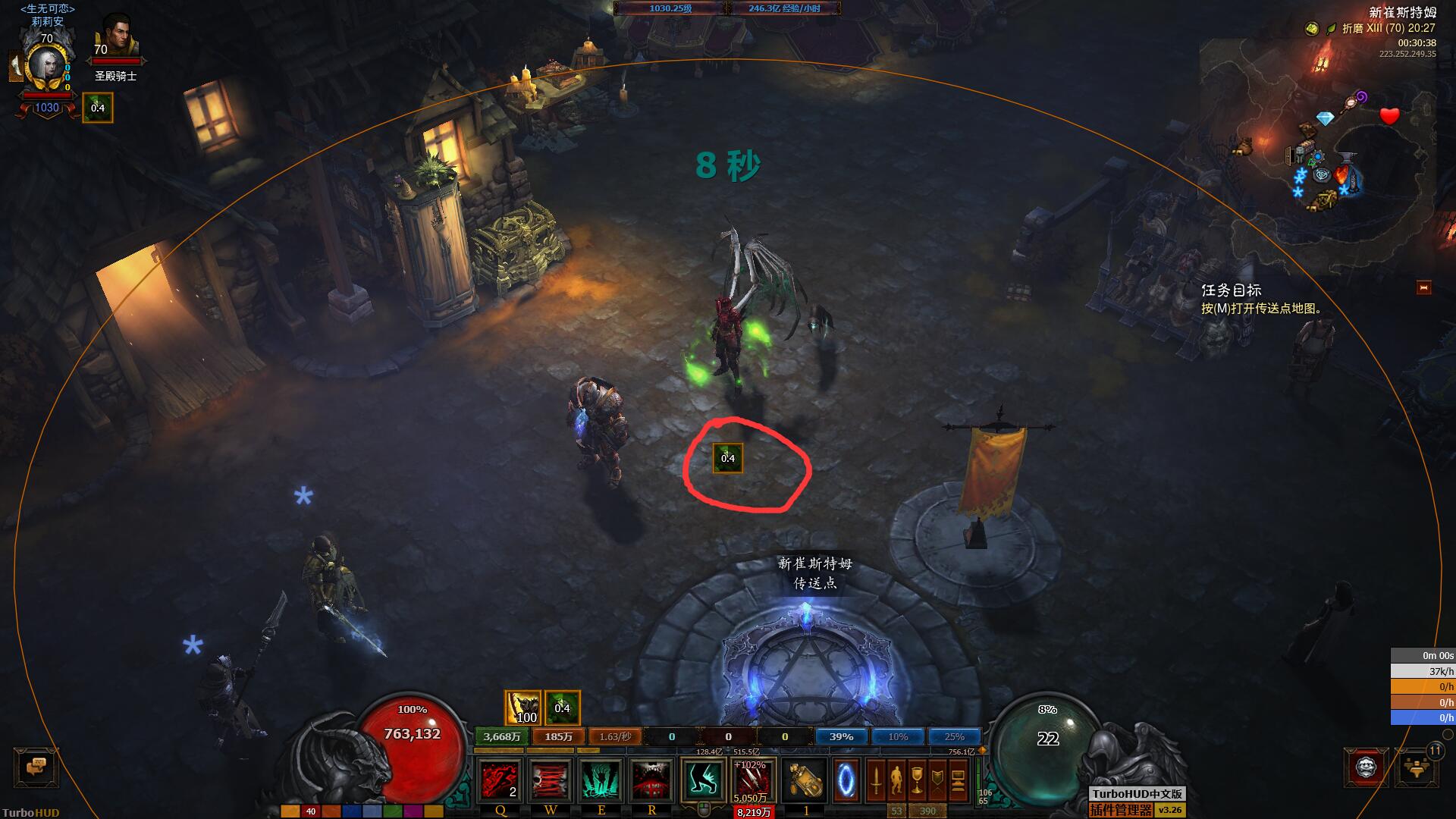Open the banner shield menu button
This screenshot has width=1456, height=819.
937,780
